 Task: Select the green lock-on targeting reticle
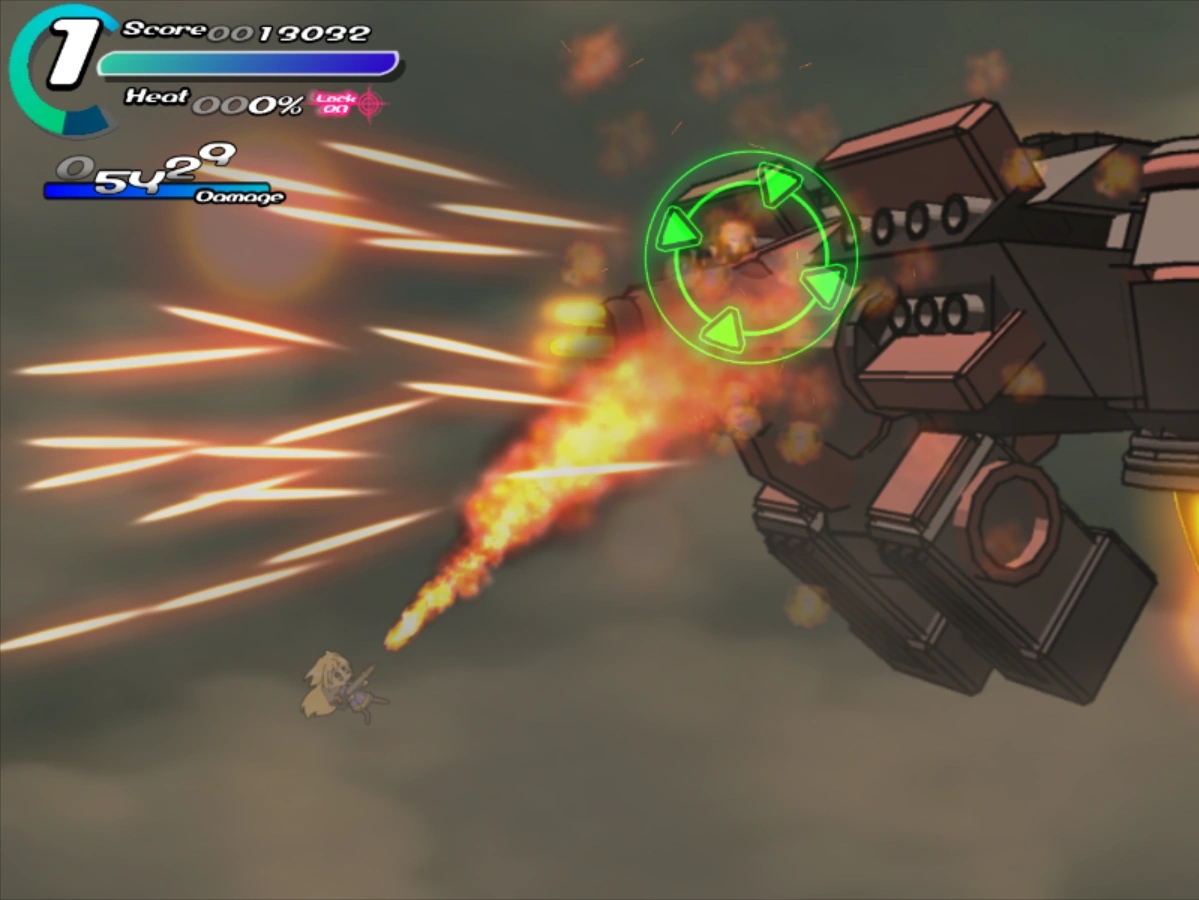751,257
